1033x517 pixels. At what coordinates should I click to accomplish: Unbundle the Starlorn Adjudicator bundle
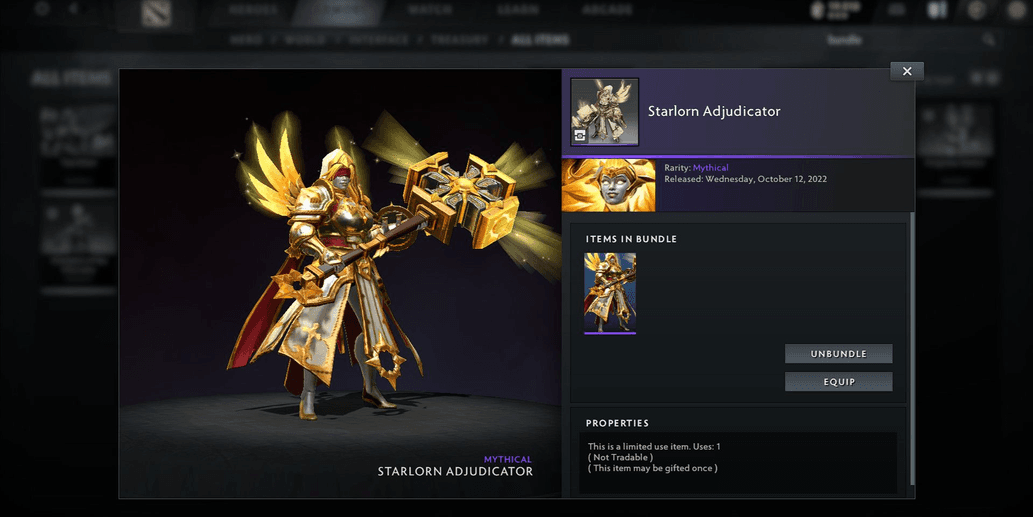[838, 354]
